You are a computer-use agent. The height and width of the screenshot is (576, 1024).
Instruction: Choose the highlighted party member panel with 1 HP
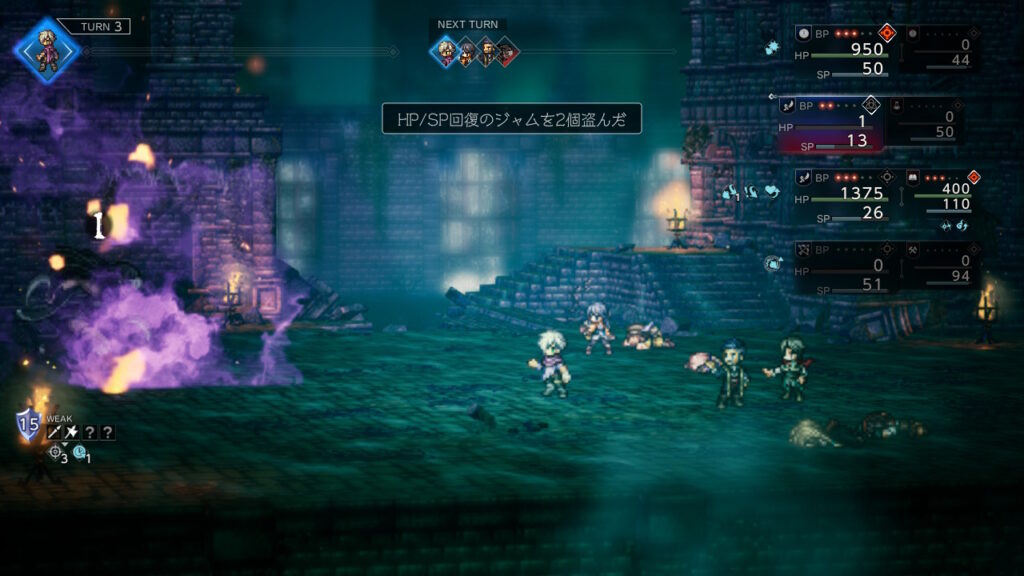pyautogui.click(x=829, y=124)
